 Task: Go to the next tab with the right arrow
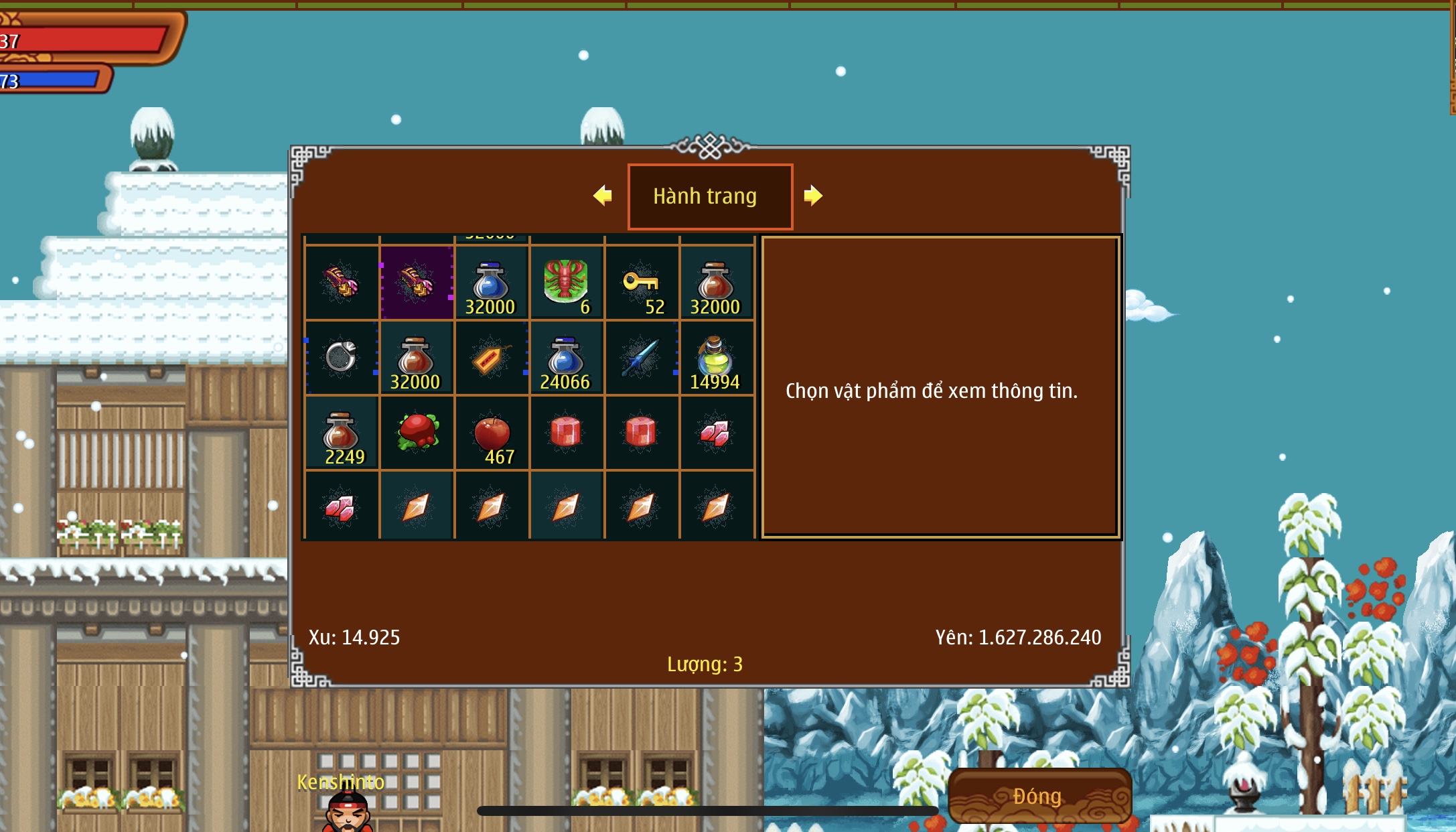(x=812, y=196)
